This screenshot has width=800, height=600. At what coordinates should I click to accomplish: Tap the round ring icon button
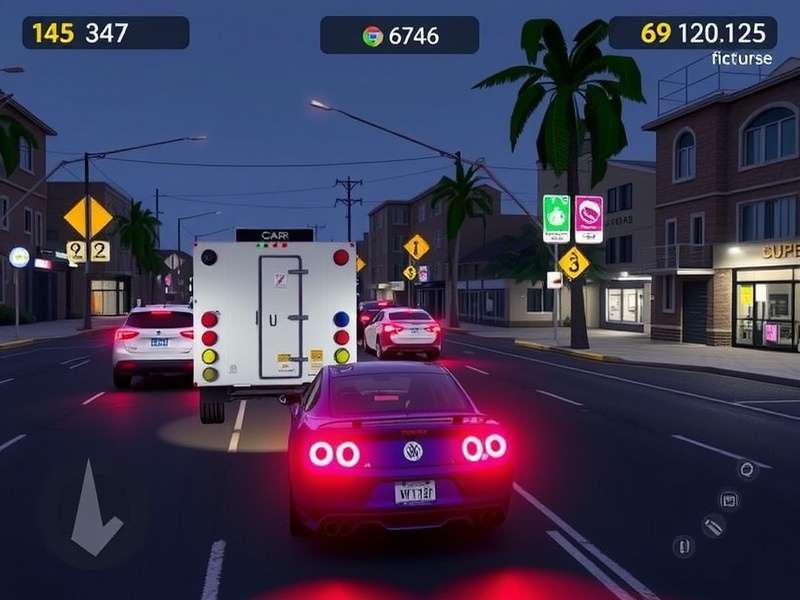[746, 468]
